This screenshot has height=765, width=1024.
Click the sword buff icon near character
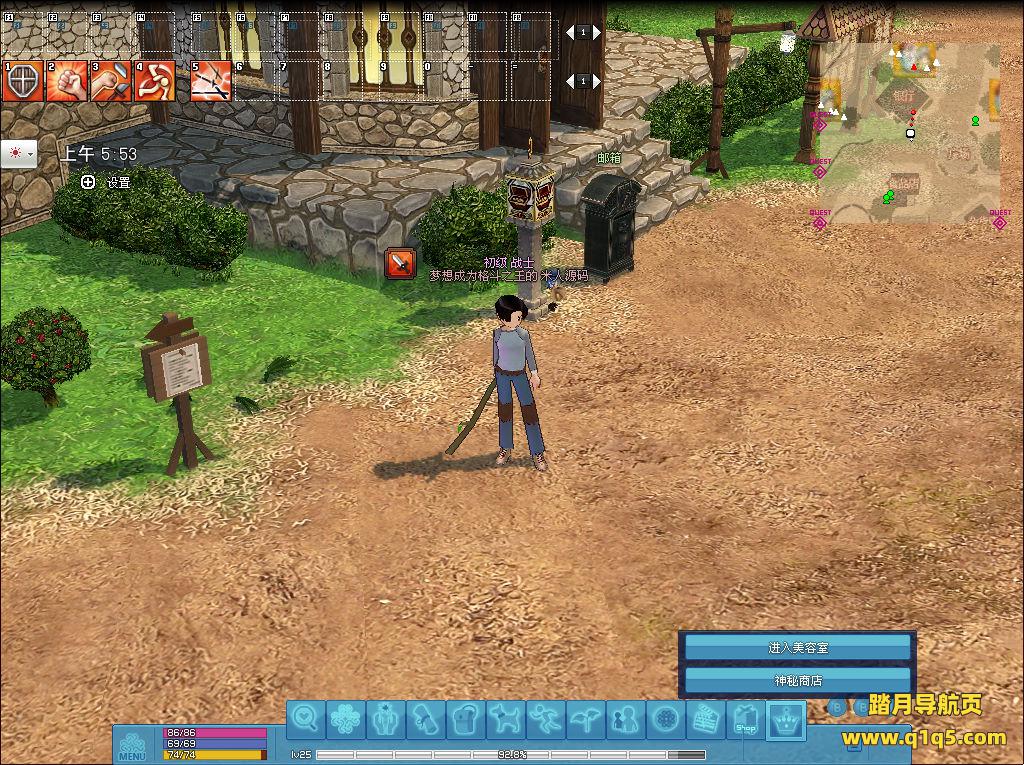click(x=401, y=263)
